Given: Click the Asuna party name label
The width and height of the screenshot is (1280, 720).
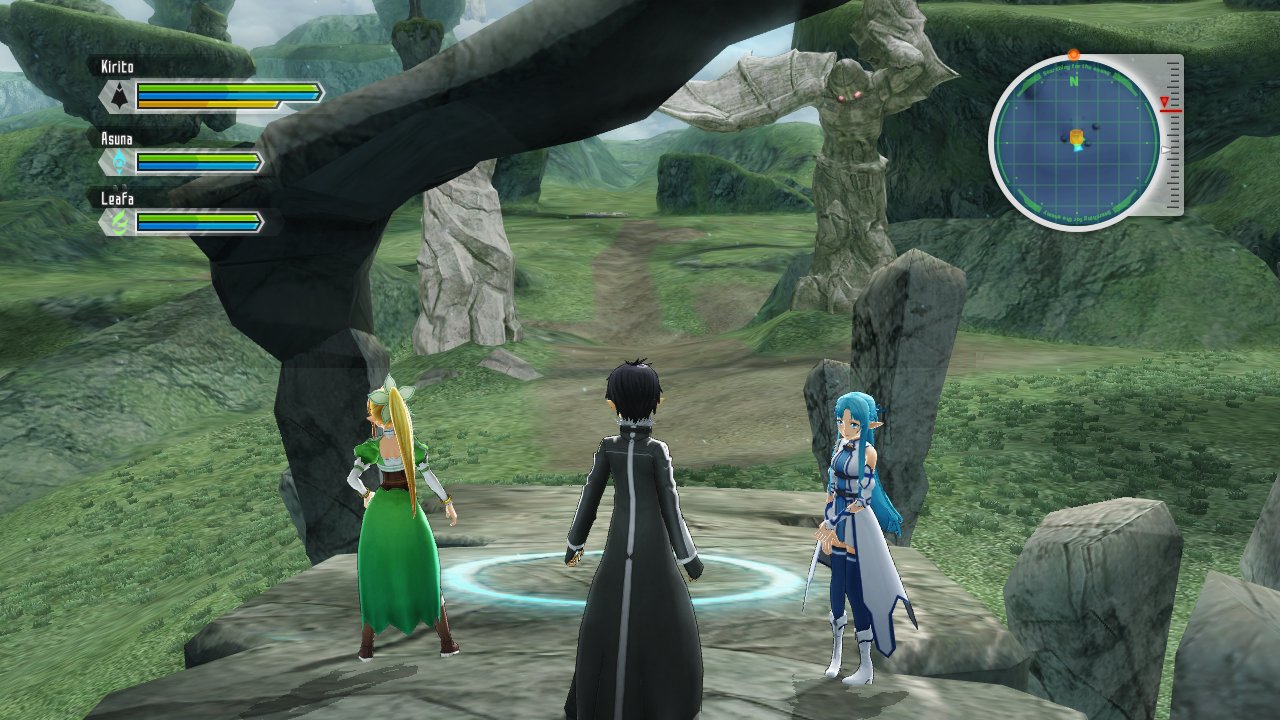Looking at the screenshot, I should (x=118, y=137).
